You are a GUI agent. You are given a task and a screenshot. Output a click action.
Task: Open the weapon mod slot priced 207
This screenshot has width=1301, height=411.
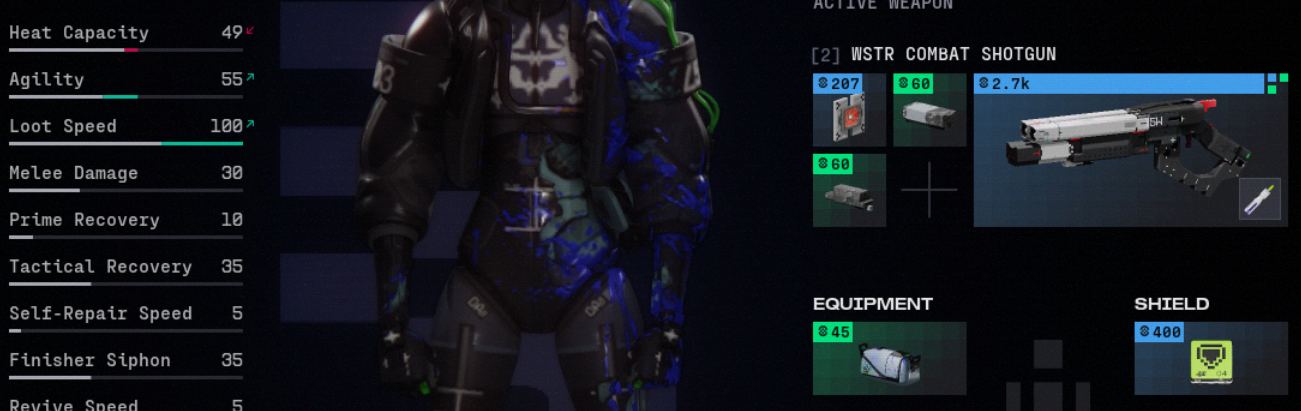849,111
